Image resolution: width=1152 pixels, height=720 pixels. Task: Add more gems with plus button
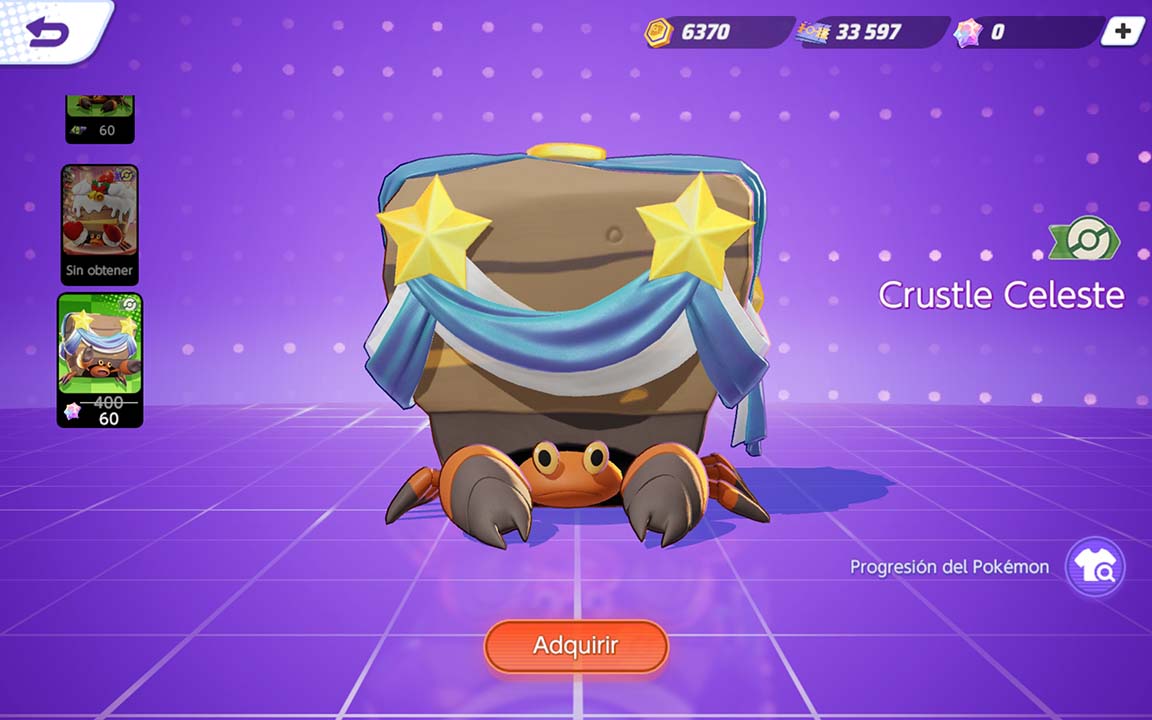[1122, 32]
